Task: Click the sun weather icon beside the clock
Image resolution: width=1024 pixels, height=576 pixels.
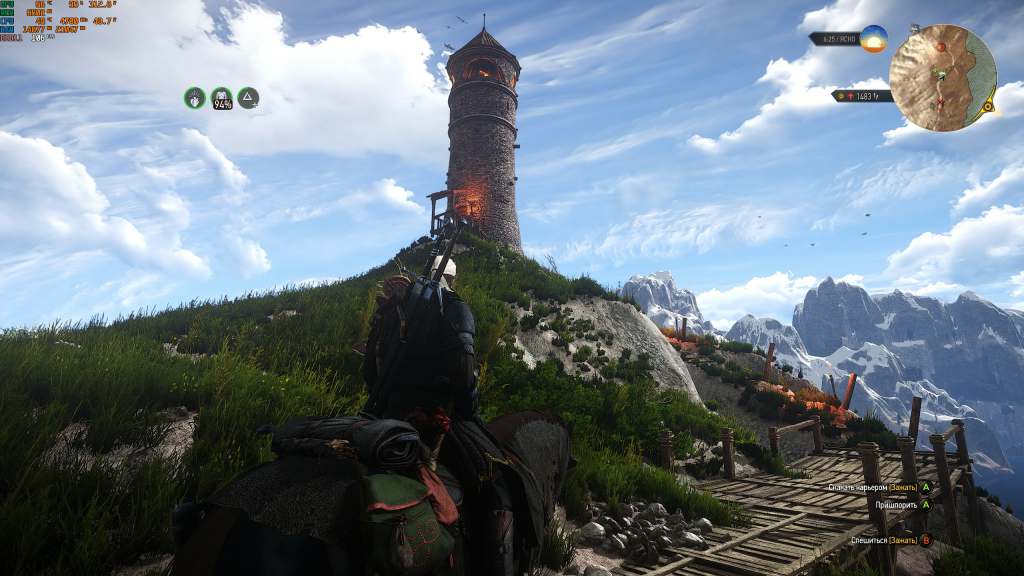Action: click(x=873, y=39)
